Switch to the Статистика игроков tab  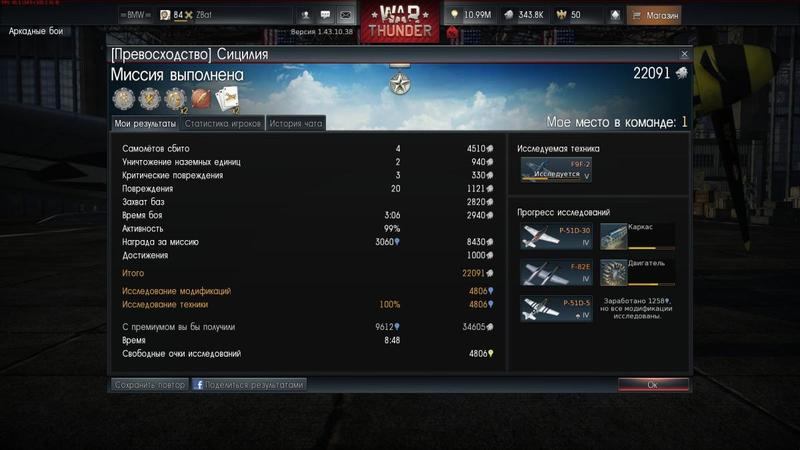tap(223, 123)
